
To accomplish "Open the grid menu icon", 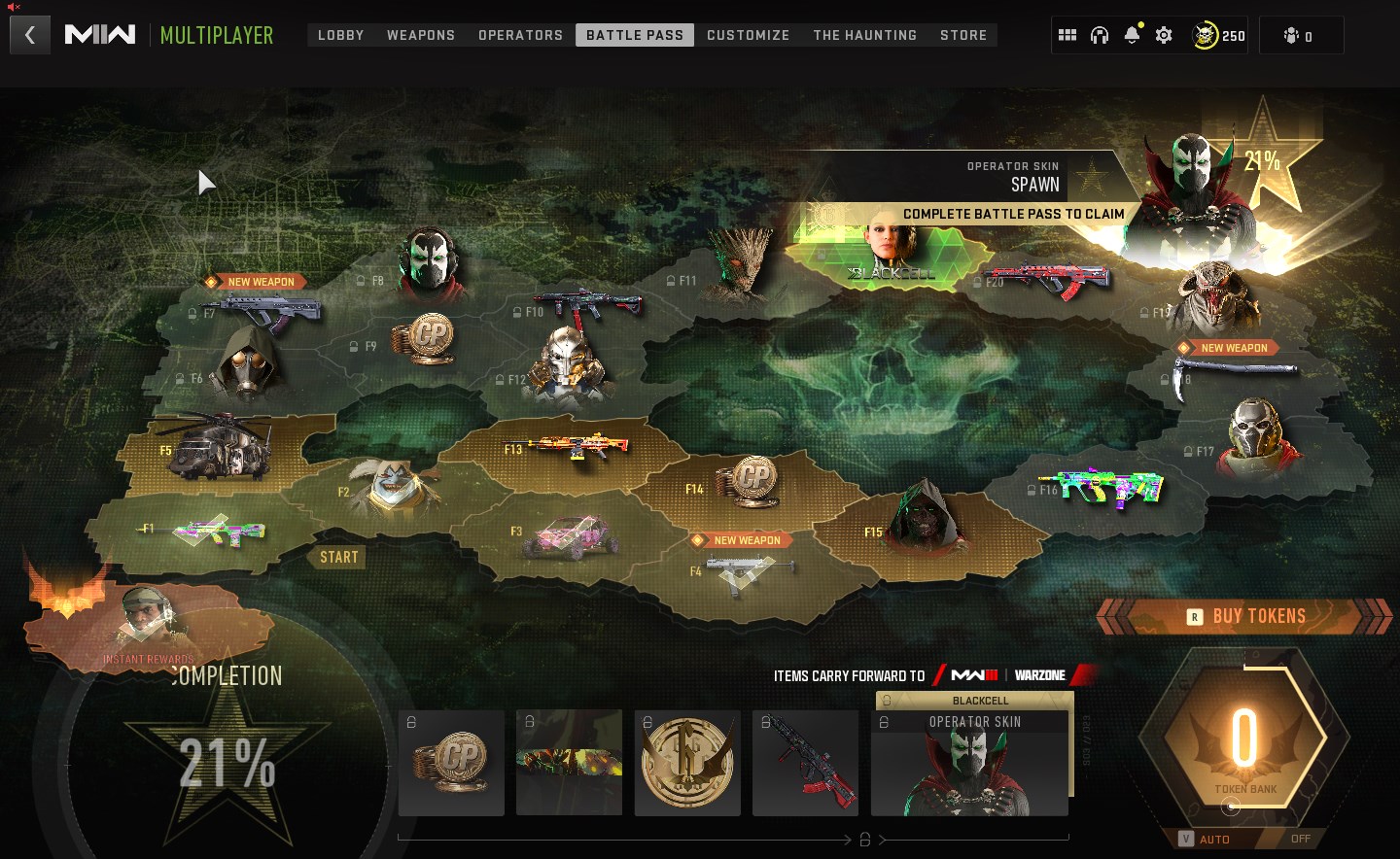I will 1067,35.
